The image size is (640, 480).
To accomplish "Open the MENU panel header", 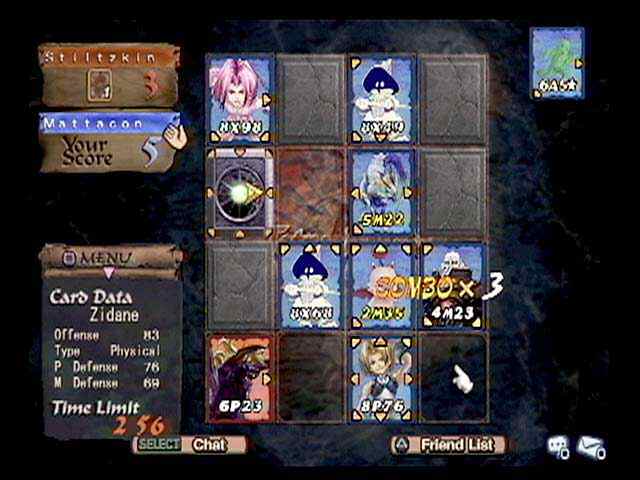I will pyautogui.click(x=111, y=257).
